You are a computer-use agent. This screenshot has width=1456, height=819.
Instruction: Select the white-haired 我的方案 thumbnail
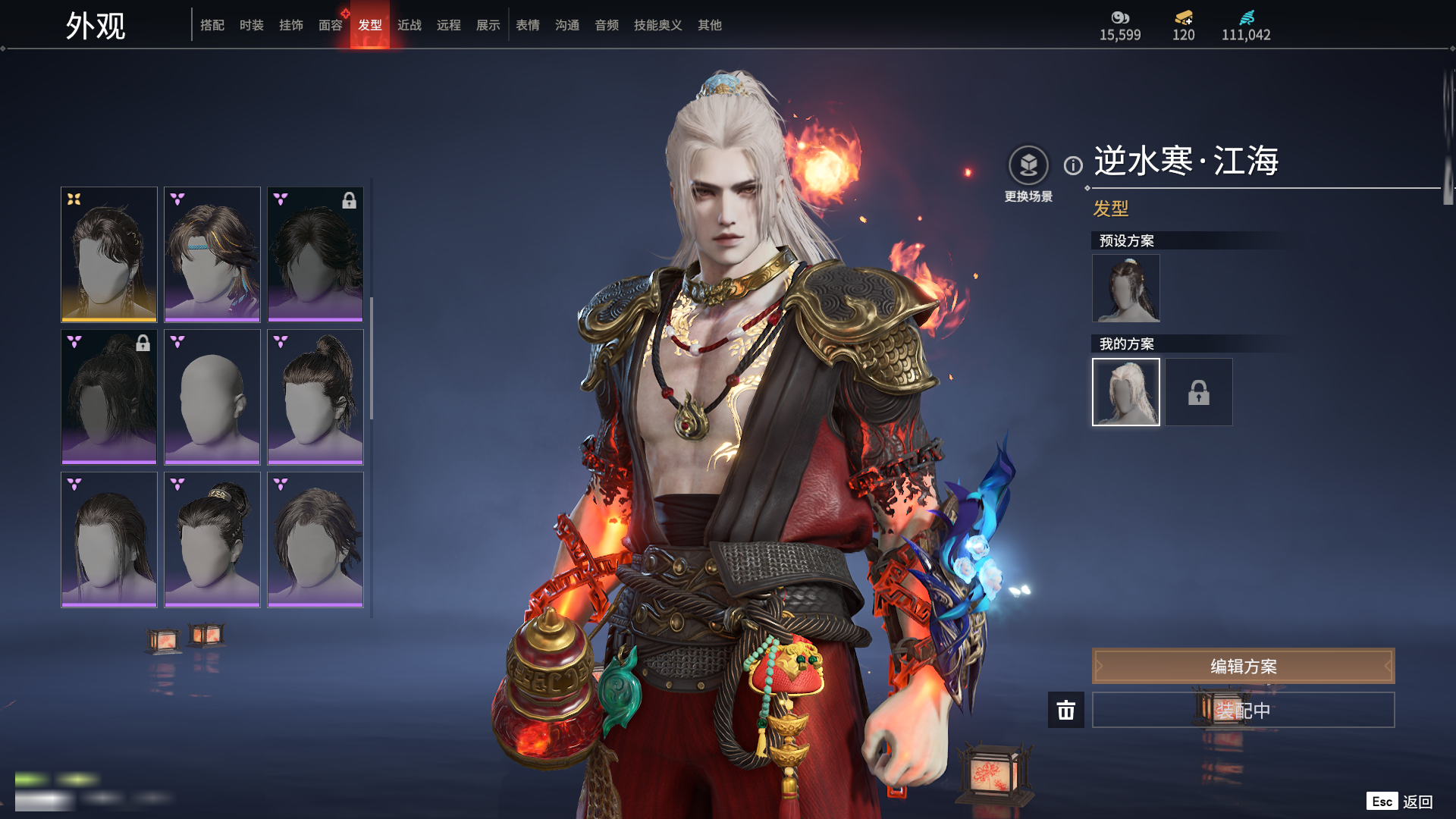[x=1126, y=392]
